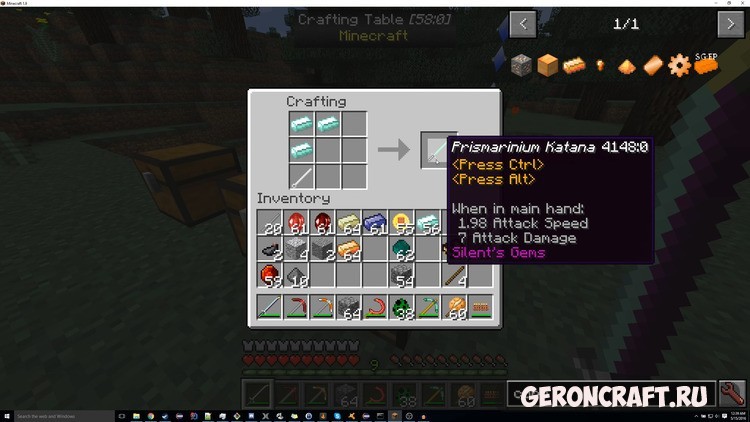This screenshot has height=422, width=750.
Task: Select the orange dust pile in the JEI list
Action: (x=627, y=66)
